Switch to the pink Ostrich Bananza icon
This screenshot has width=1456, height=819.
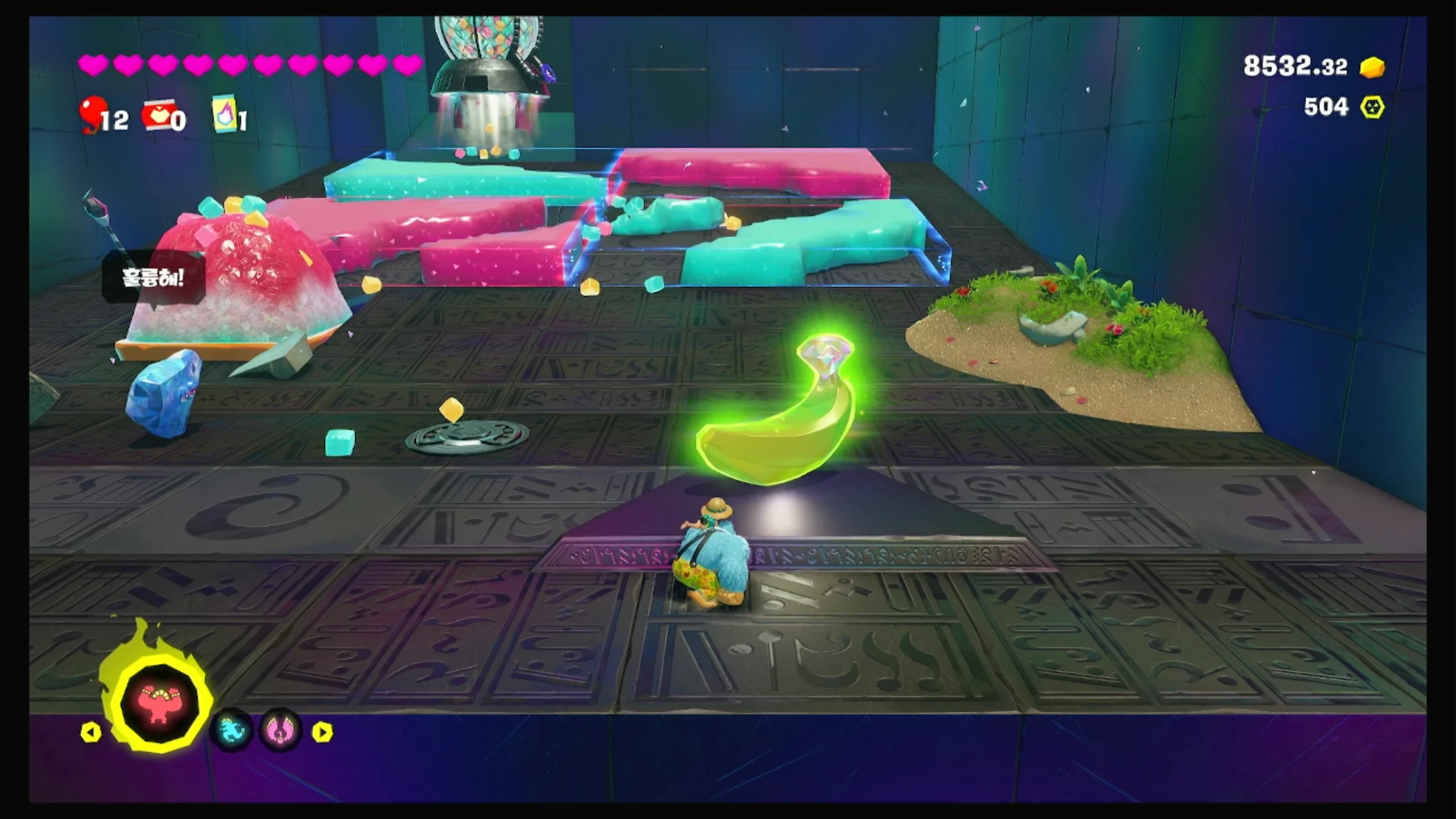pyautogui.click(x=280, y=730)
